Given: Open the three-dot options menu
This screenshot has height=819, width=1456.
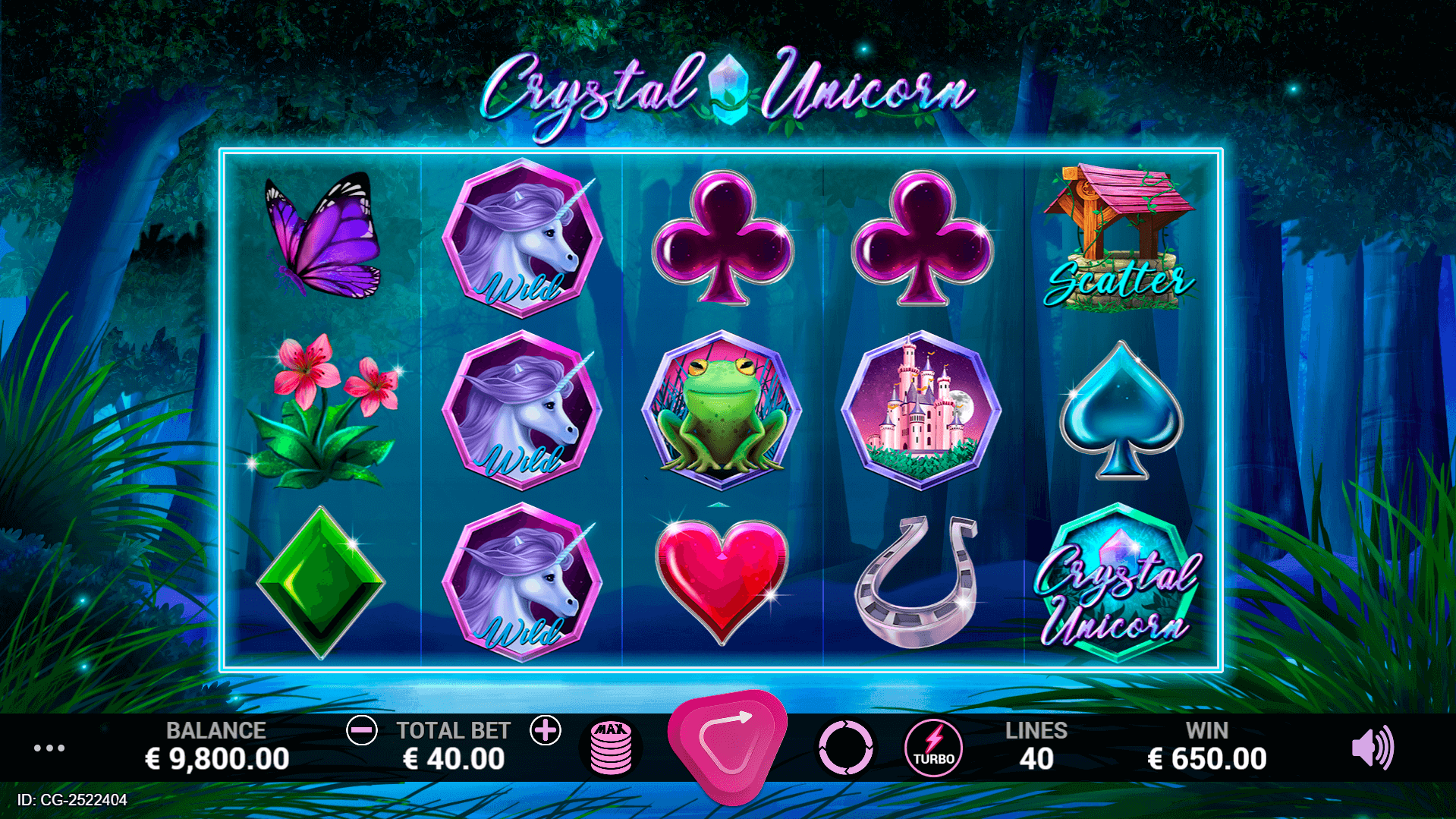Looking at the screenshot, I should (x=49, y=748).
